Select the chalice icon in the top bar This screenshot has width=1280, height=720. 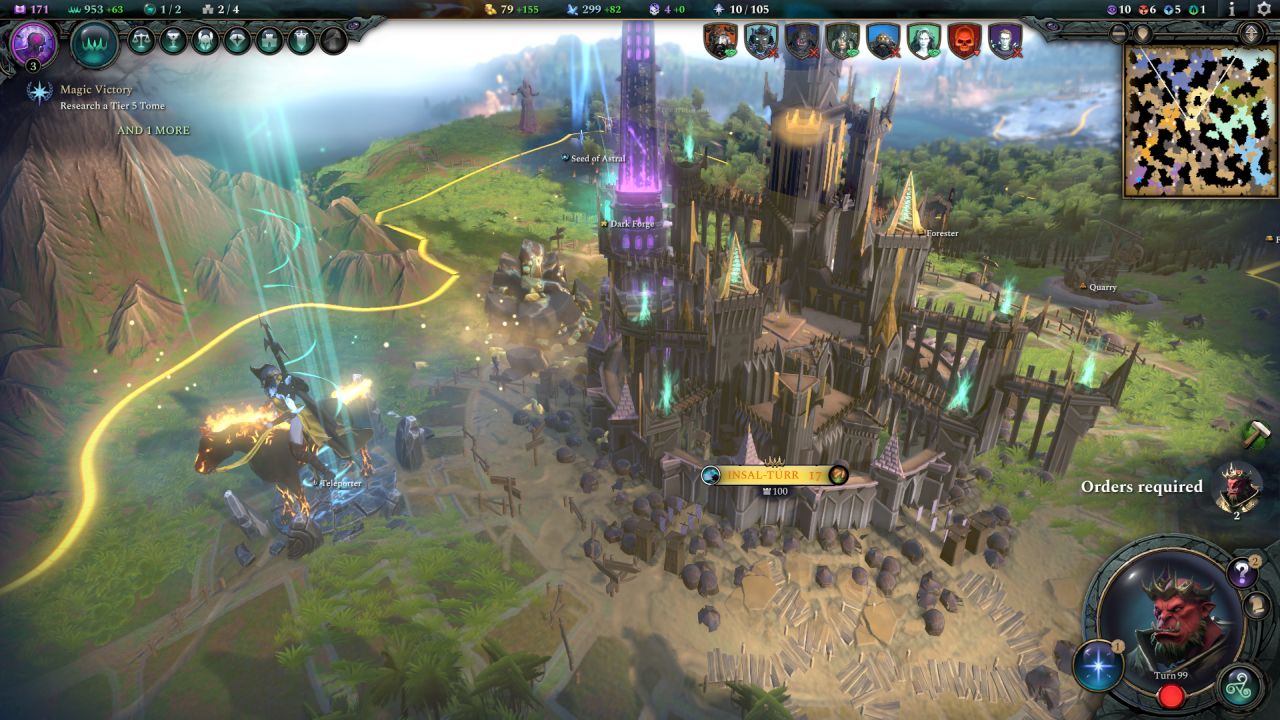point(173,40)
